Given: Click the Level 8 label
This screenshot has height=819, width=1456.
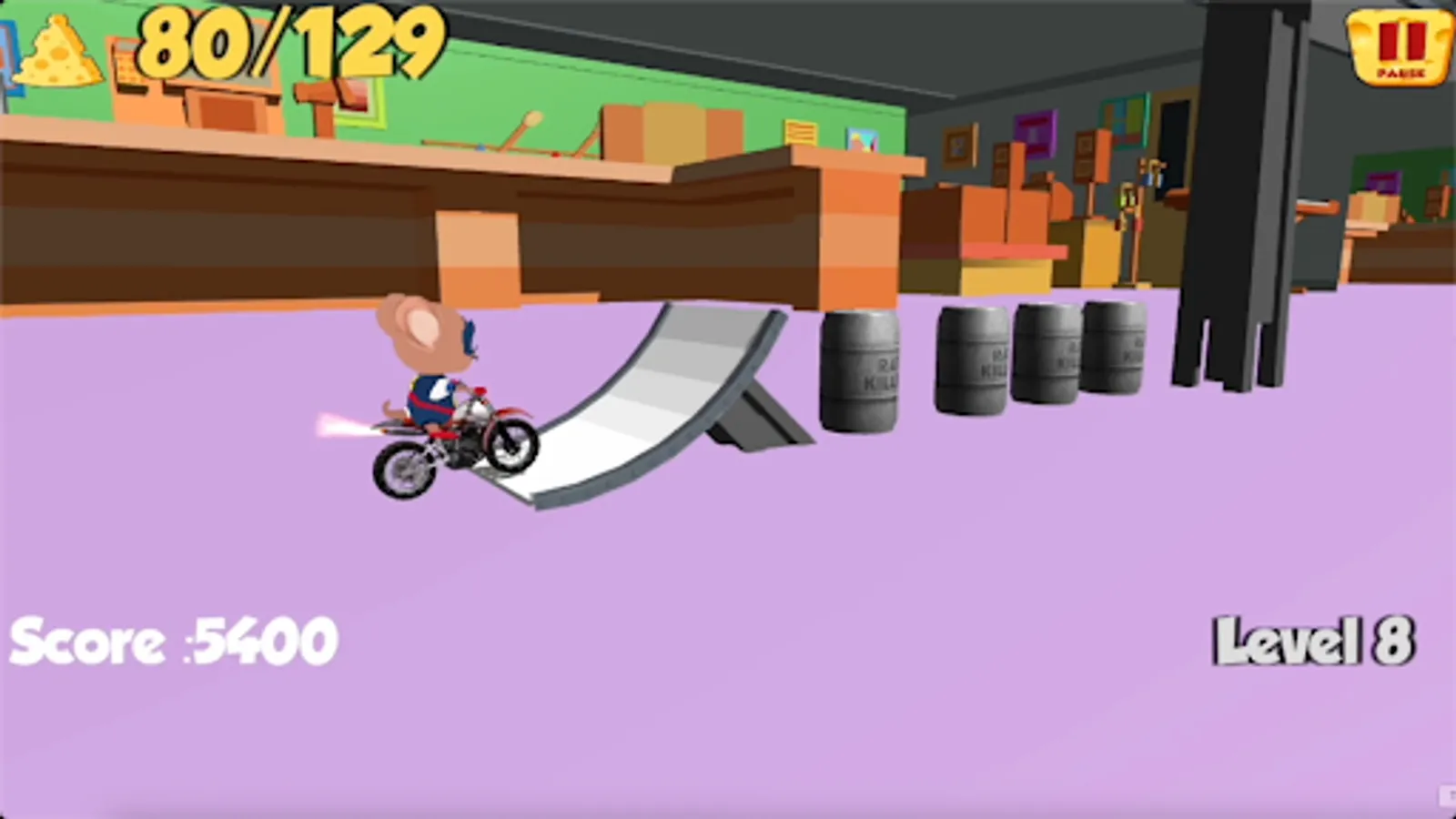Looking at the screenshot, I should coord(1313,642).
